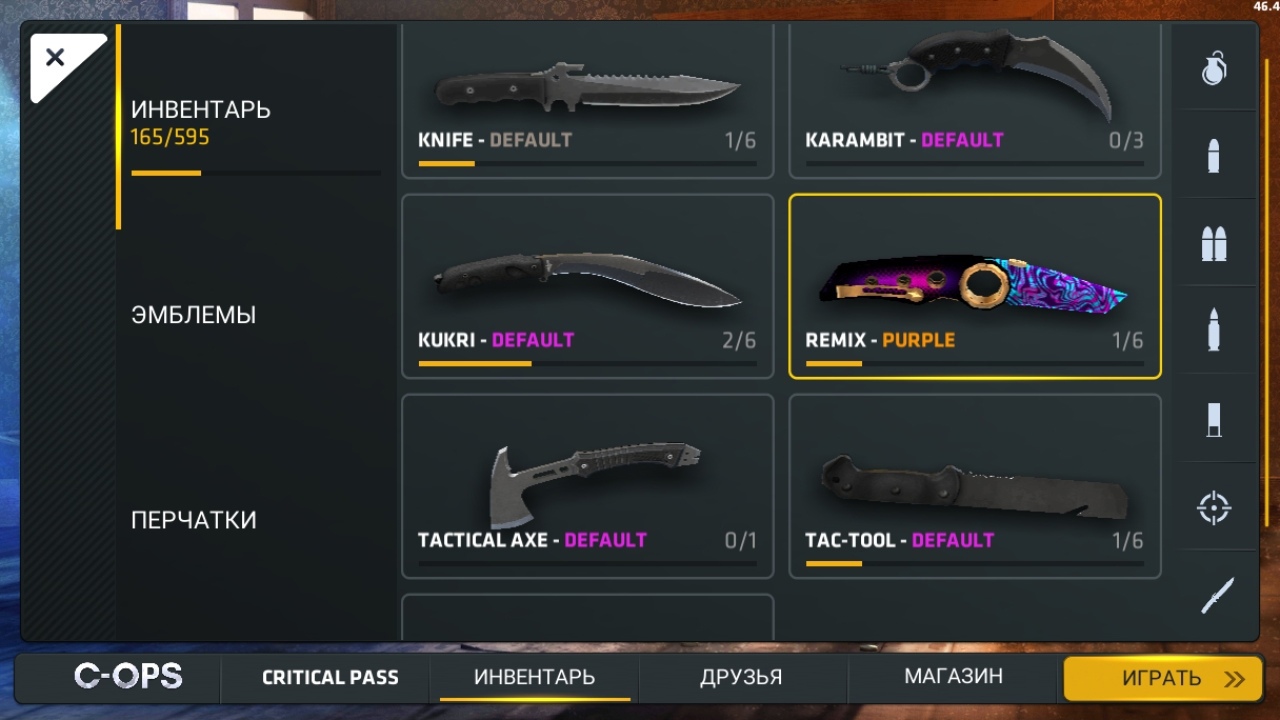Open the Critical Pass tab

click(x=330, y=678)
